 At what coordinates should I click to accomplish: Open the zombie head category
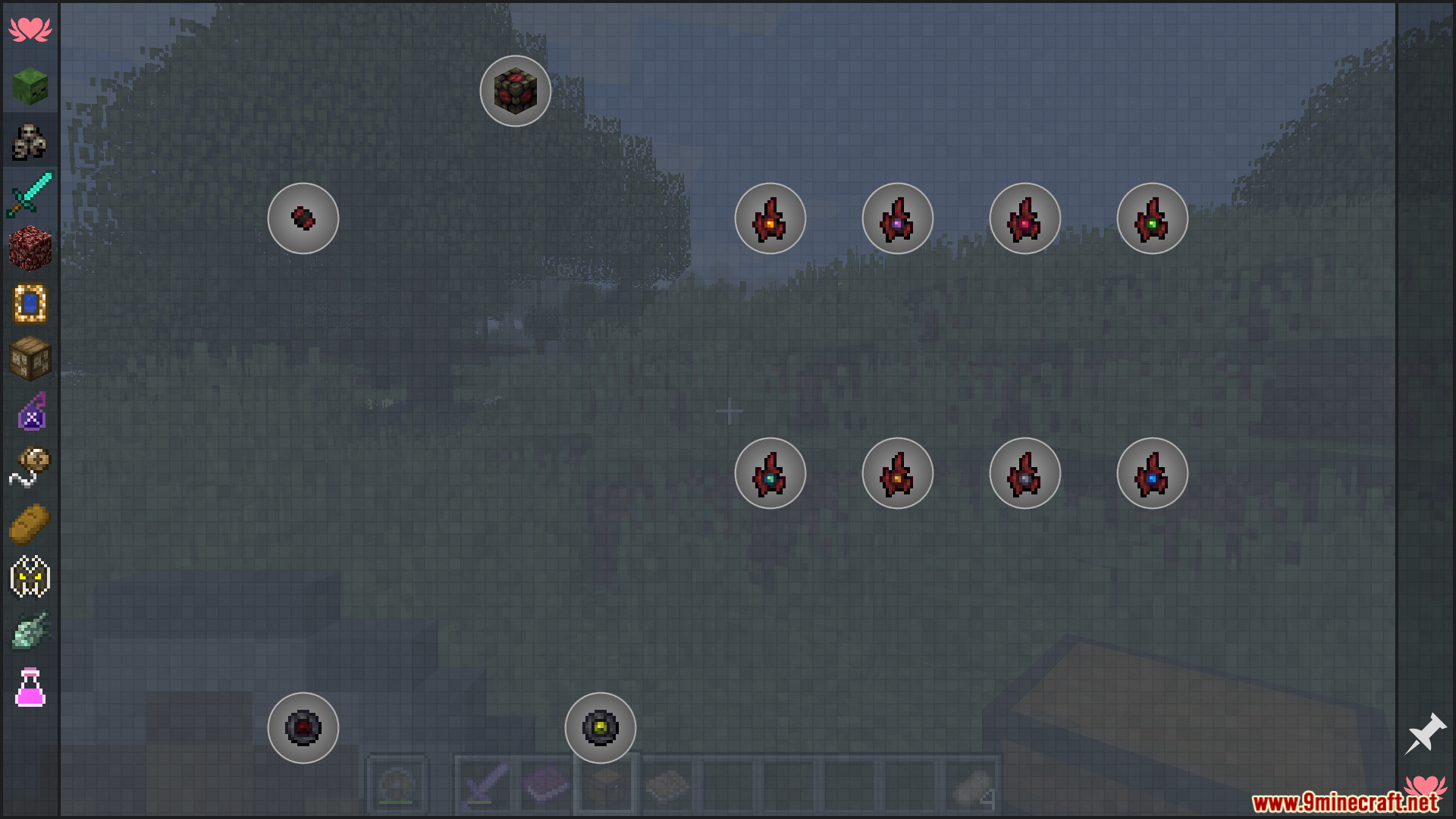(x=30, y=86)
